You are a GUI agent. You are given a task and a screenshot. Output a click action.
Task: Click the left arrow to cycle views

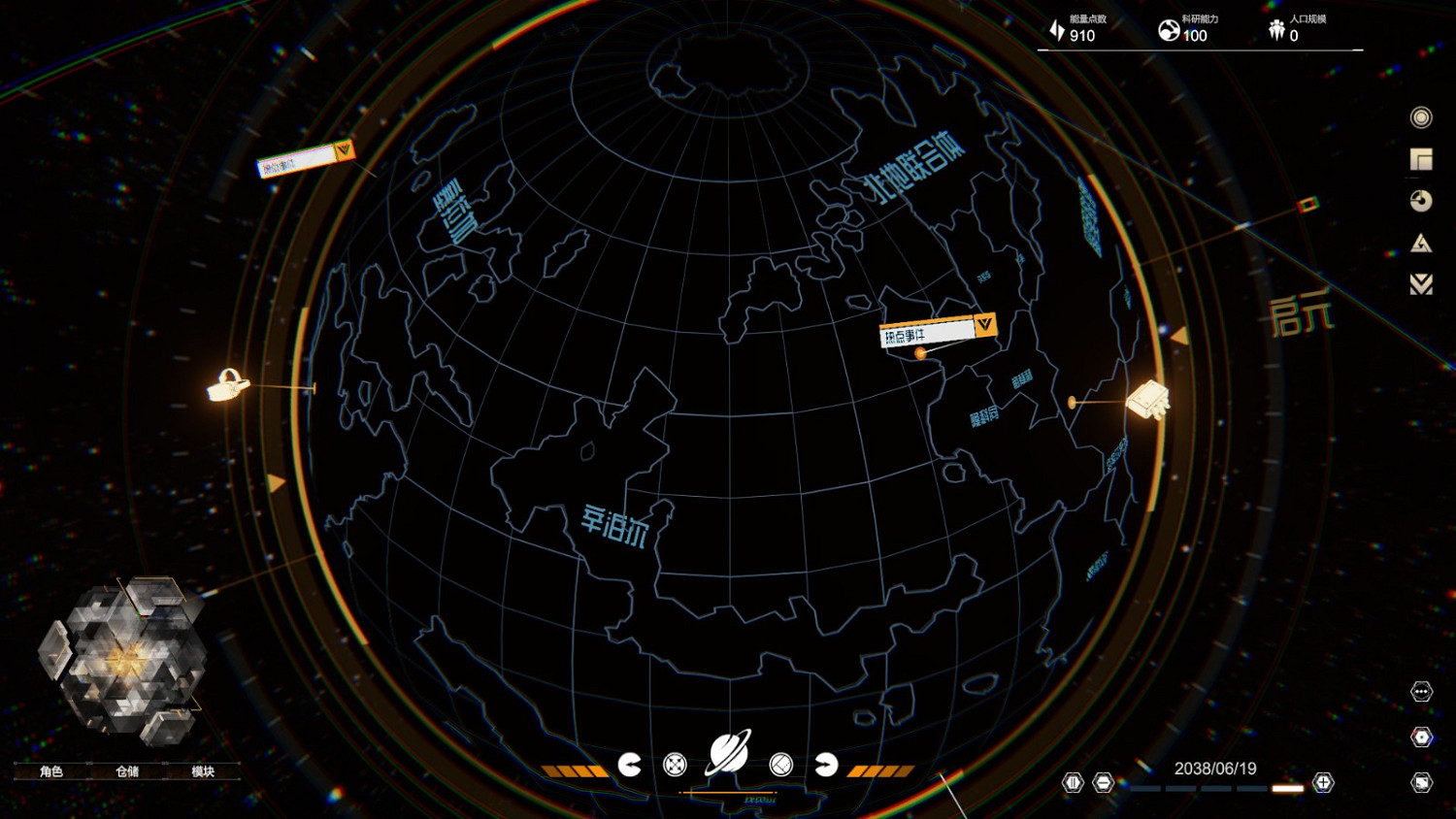click(x=632, y=766)
